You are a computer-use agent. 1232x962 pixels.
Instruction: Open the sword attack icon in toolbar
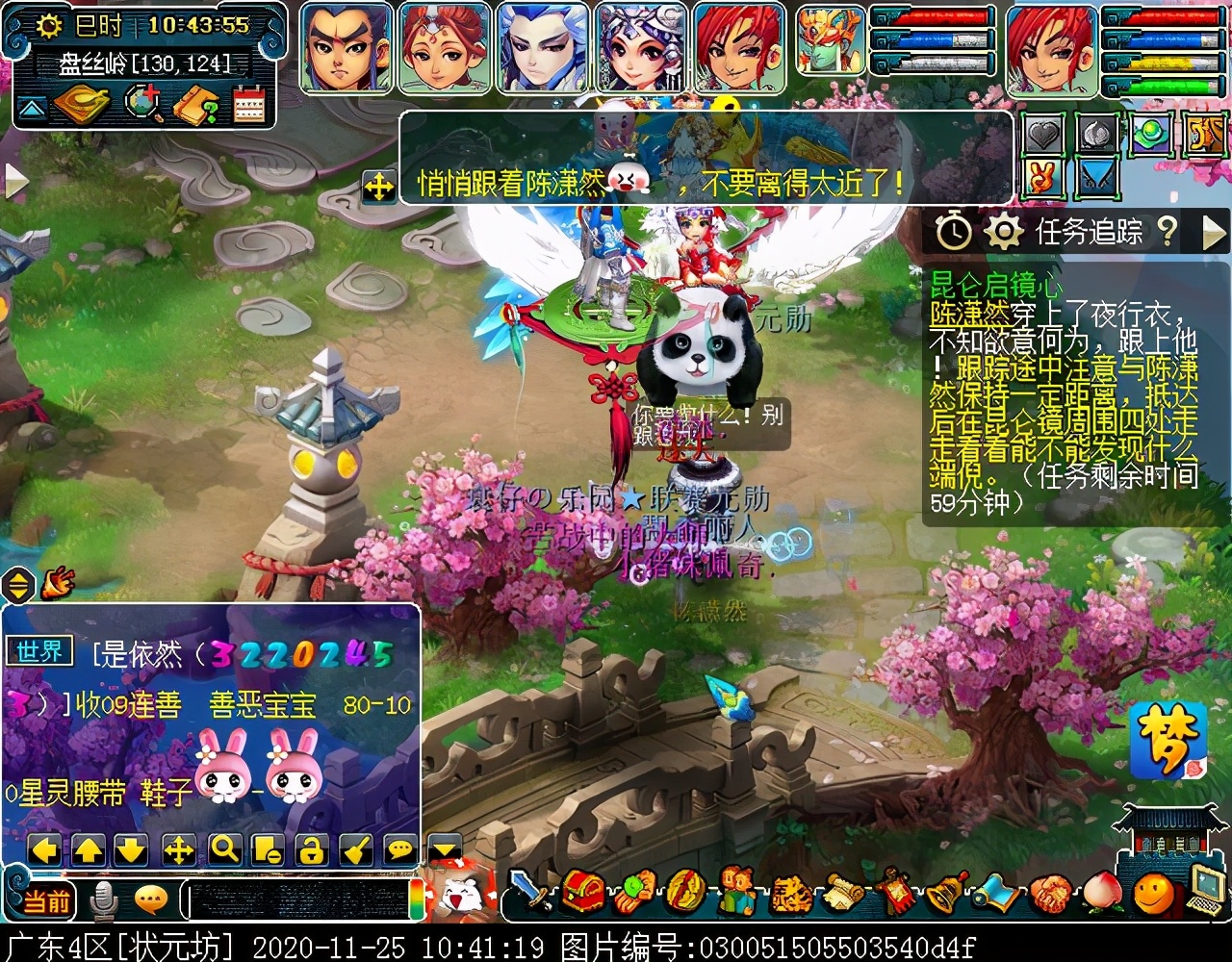(x=530, y=892)
